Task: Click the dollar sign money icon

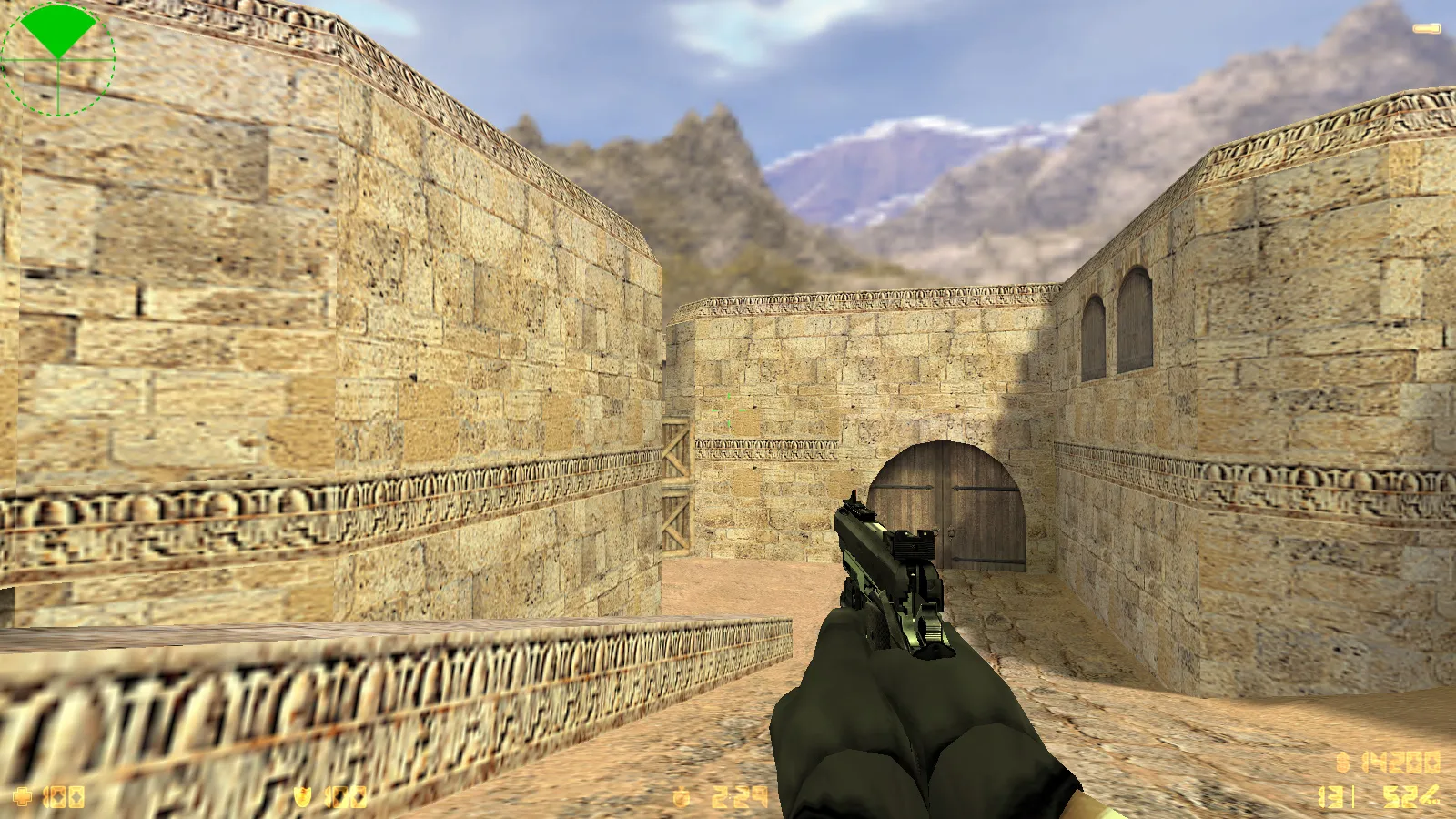Action: (1342, 763)
